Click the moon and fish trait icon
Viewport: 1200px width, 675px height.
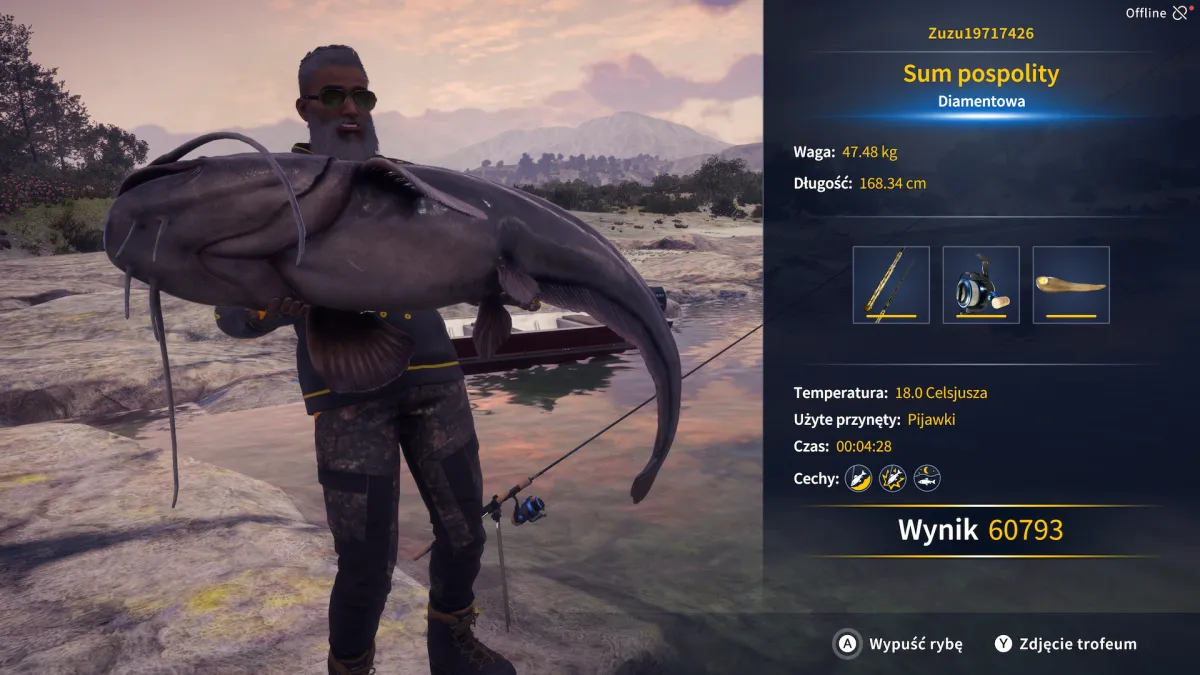tap(927, 478)
